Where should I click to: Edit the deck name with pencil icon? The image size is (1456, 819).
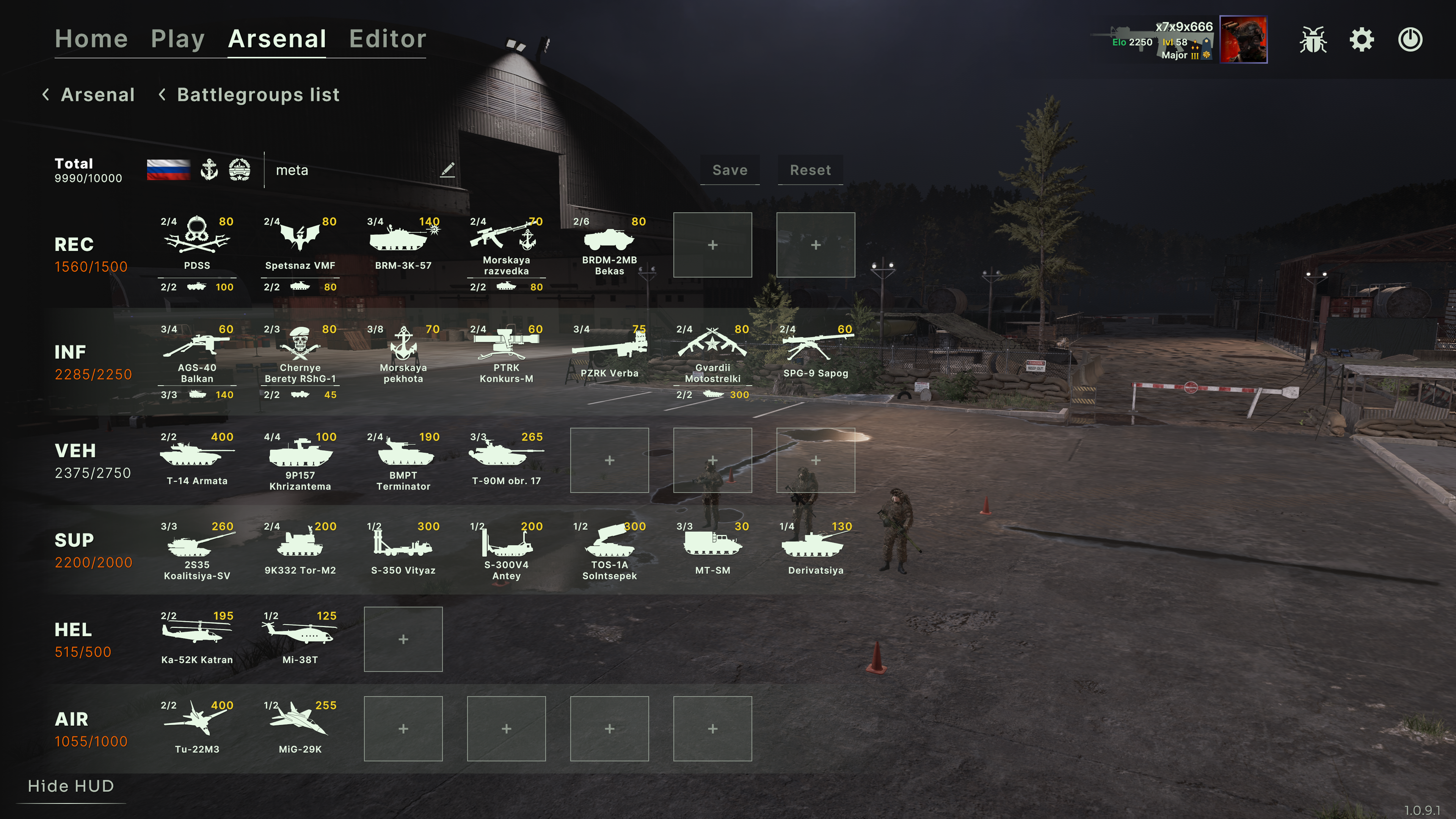click(x=447, y=169)
